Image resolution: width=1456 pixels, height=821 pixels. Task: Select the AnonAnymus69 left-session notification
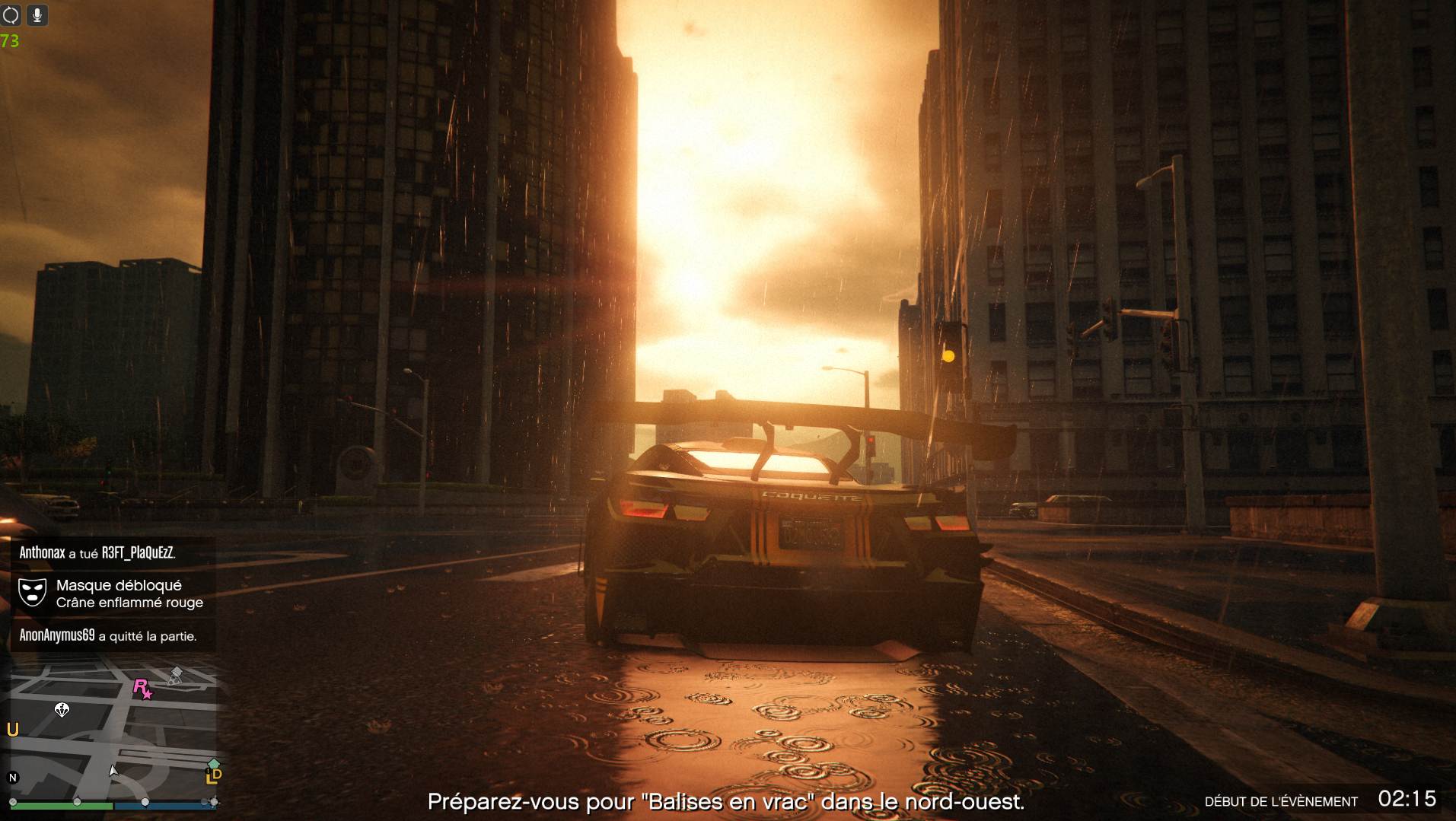click(108, 635)
